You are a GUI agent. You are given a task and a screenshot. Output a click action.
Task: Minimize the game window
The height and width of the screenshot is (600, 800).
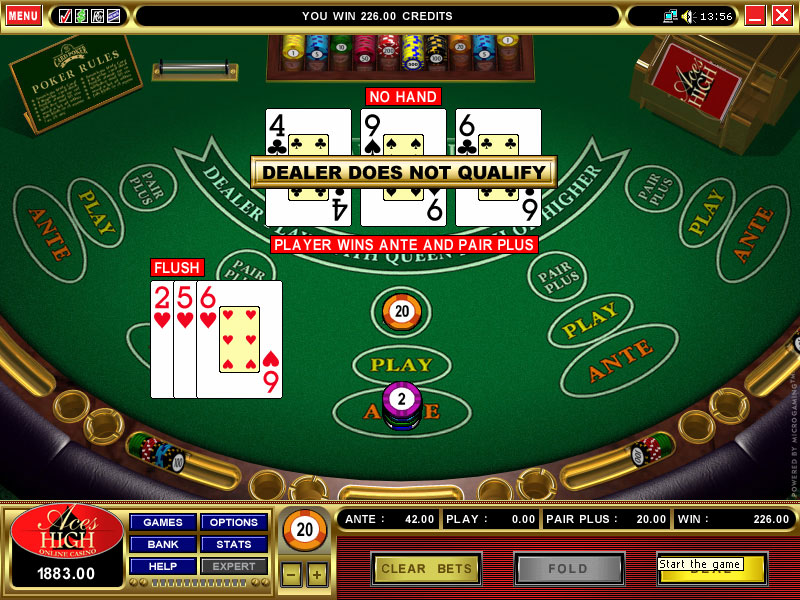(x=755, y=16)
